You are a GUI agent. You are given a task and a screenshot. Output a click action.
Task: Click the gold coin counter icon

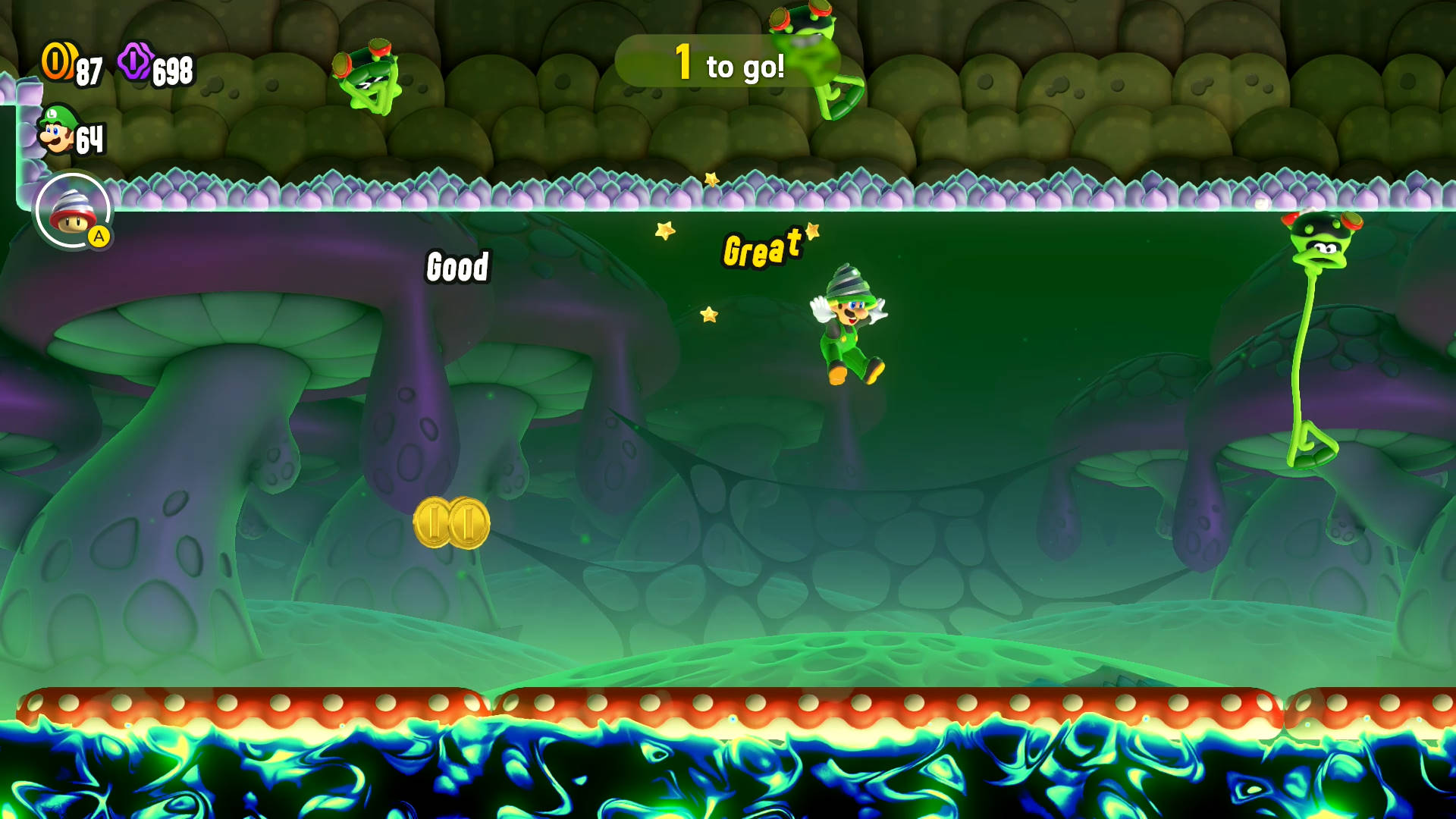pyautogui.click(x=57, y=61)
